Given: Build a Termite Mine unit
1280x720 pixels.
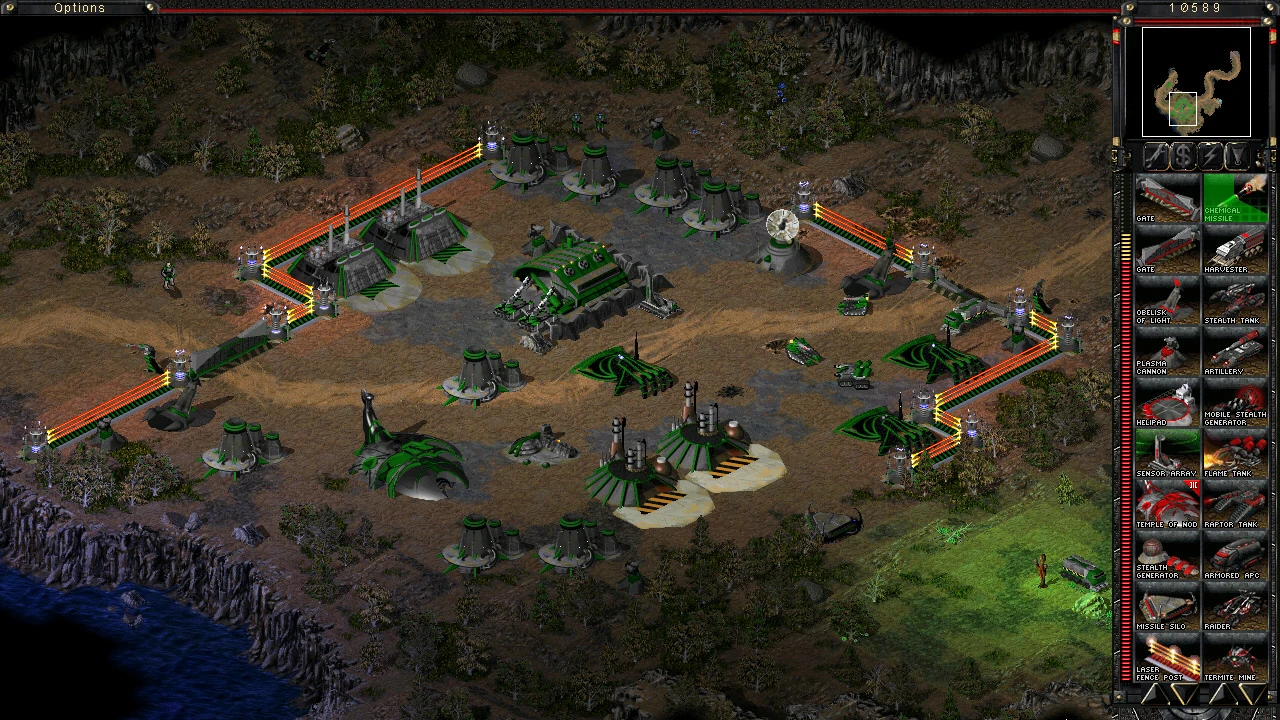Looking at the screenshot, I should (x=1235, y=658).
